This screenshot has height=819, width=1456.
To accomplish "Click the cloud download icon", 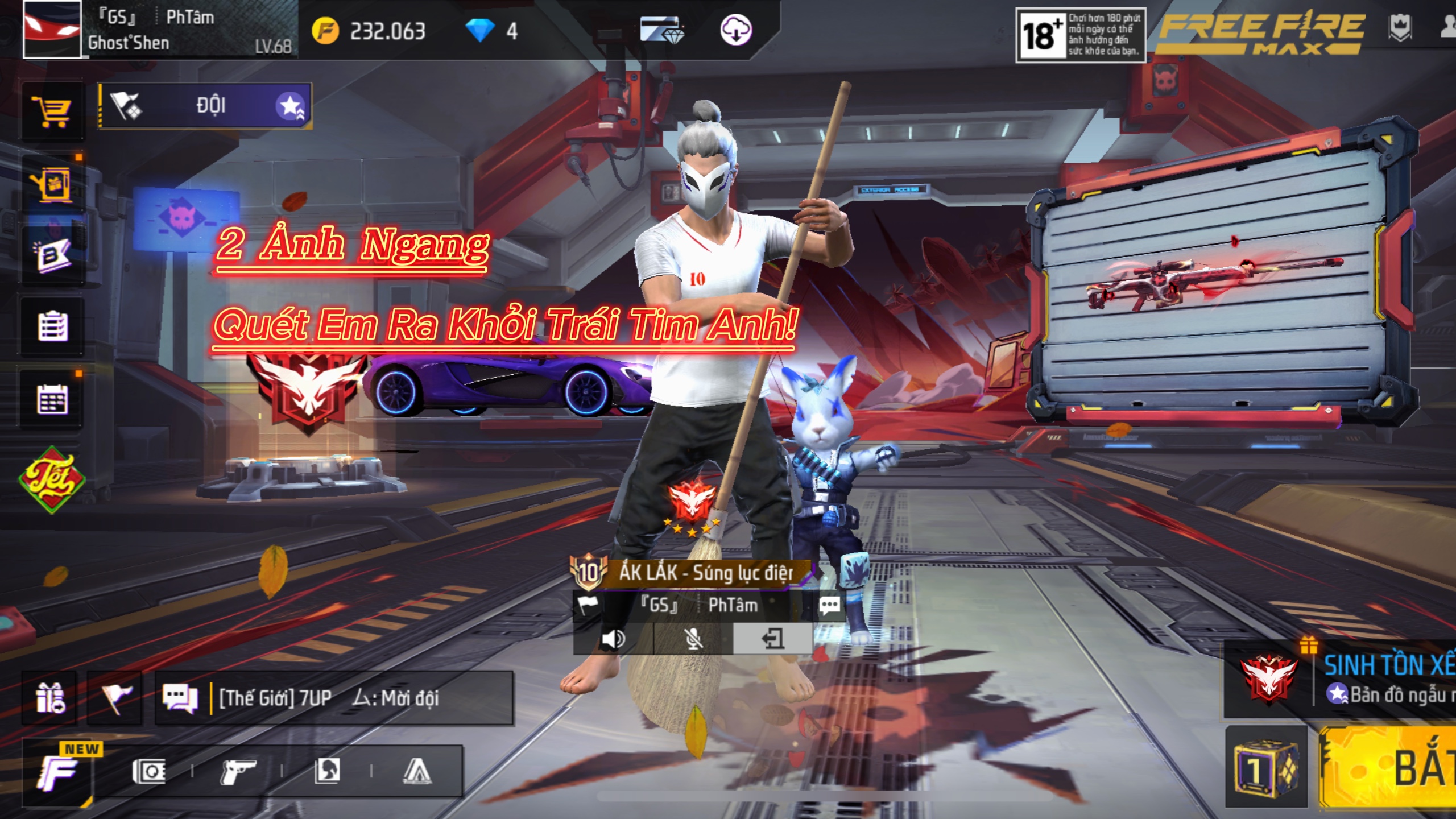I will click(736, 30).
